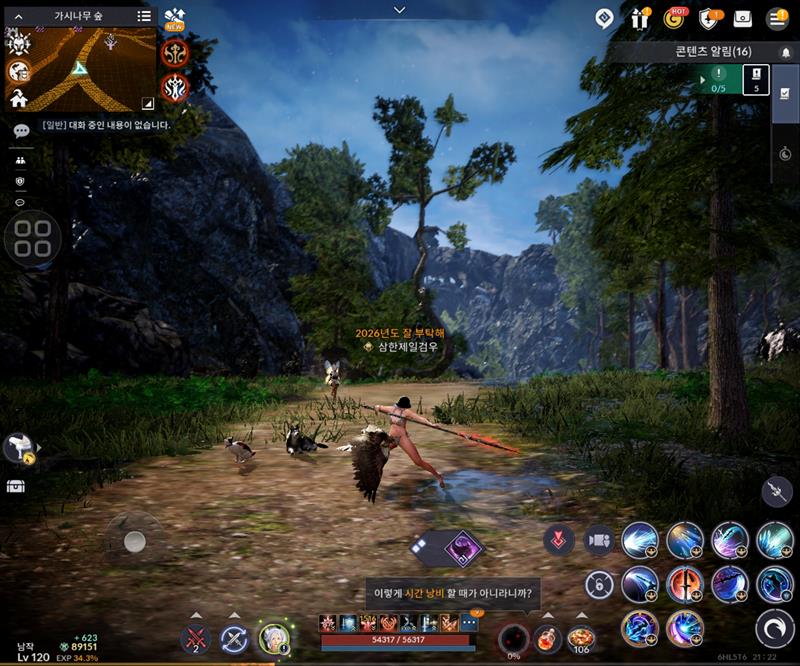Open the HOT gold coin shop
Image resolution: width=800 pixels, height=666 pixels.
pyautogui.click(x=674, y=18)
